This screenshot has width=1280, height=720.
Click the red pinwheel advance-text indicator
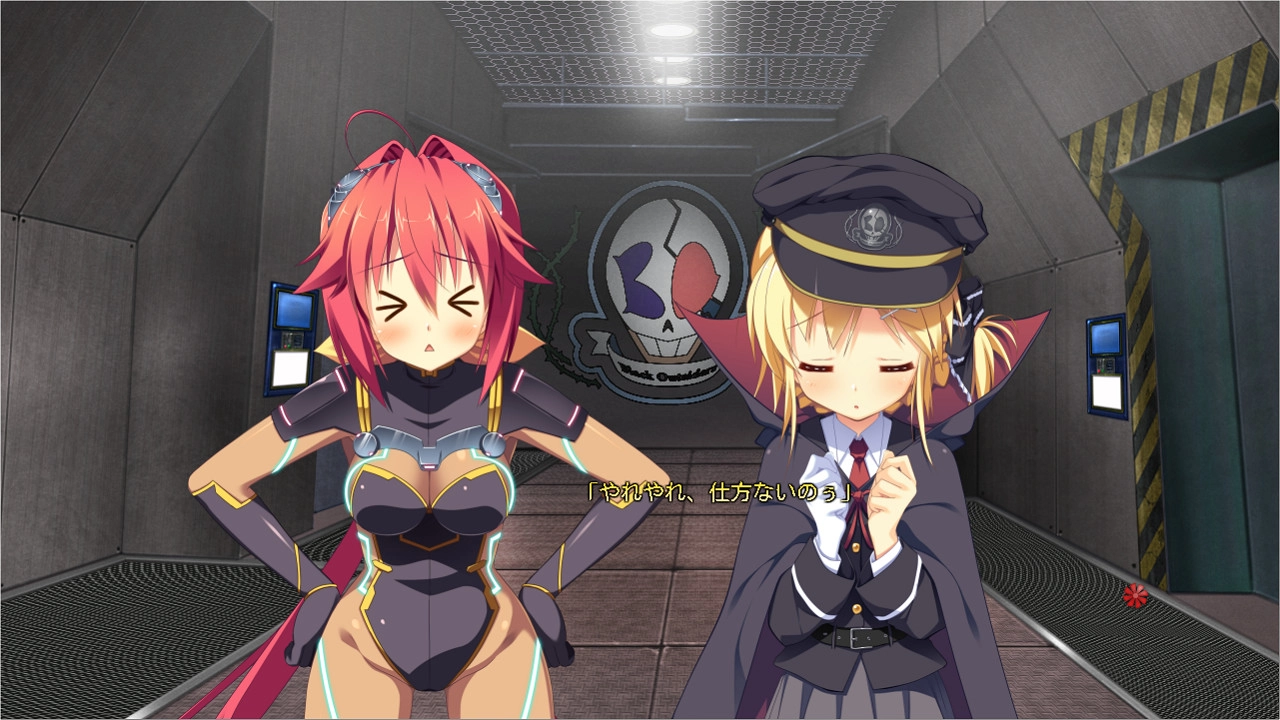click(1133, 596)
